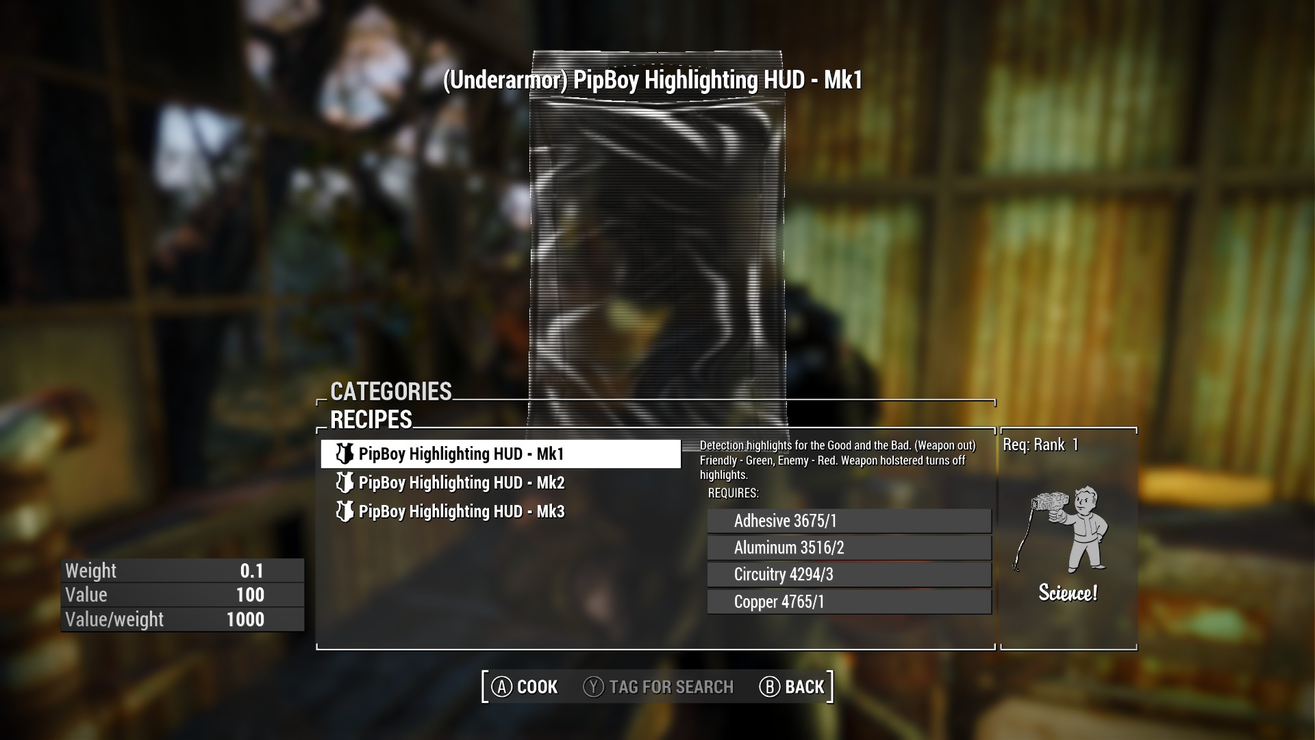Click the bottle icon beside Mk1 recipe
This screenshot has width=1315, height=740.
coord(341,453)
